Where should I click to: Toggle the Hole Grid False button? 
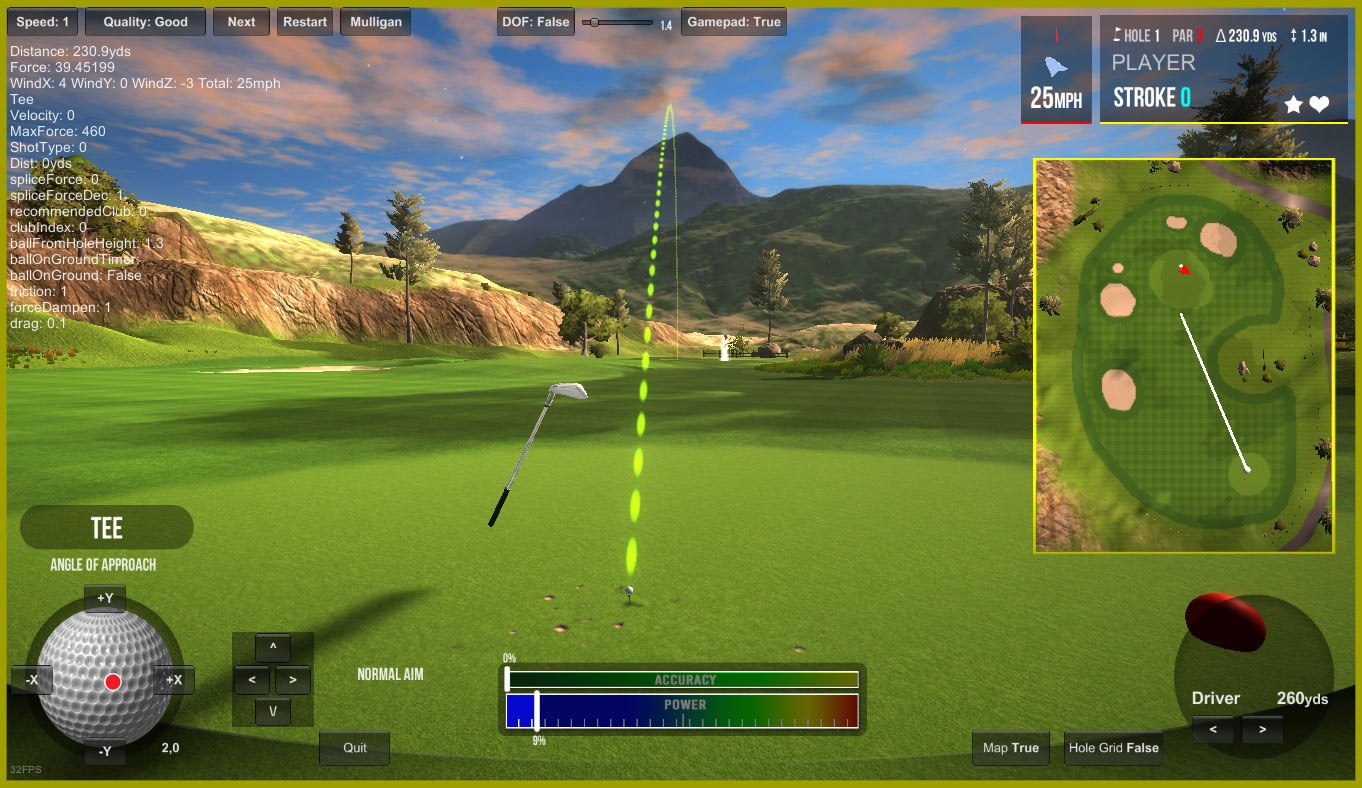click(1113, 748)
